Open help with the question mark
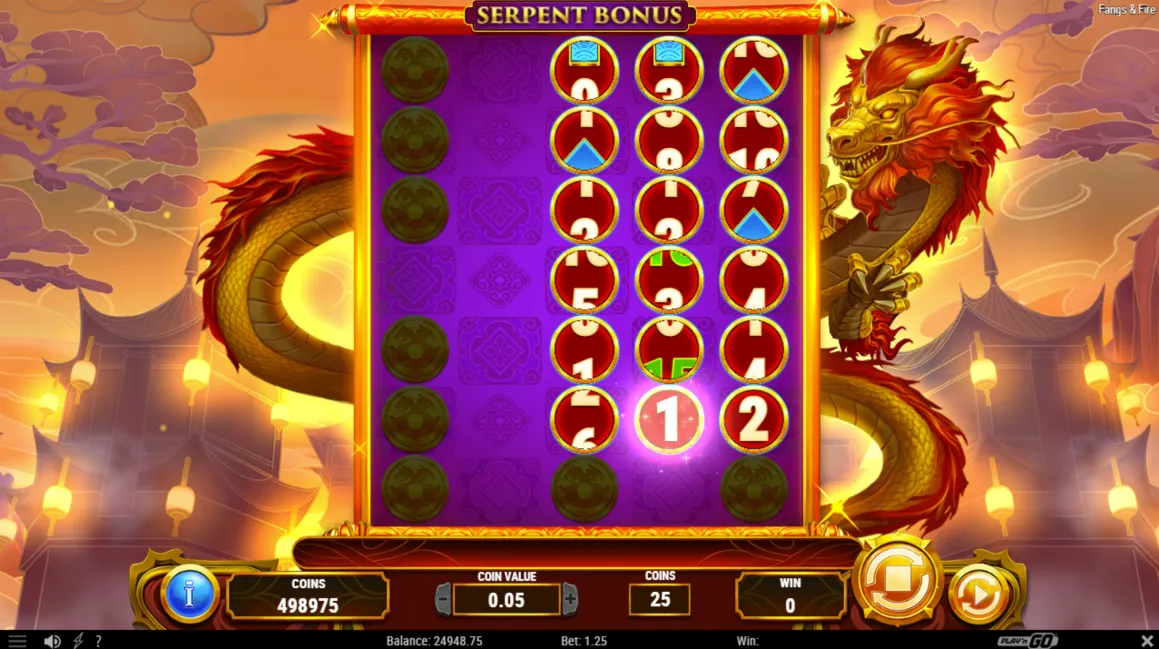 tap(98, 641)
